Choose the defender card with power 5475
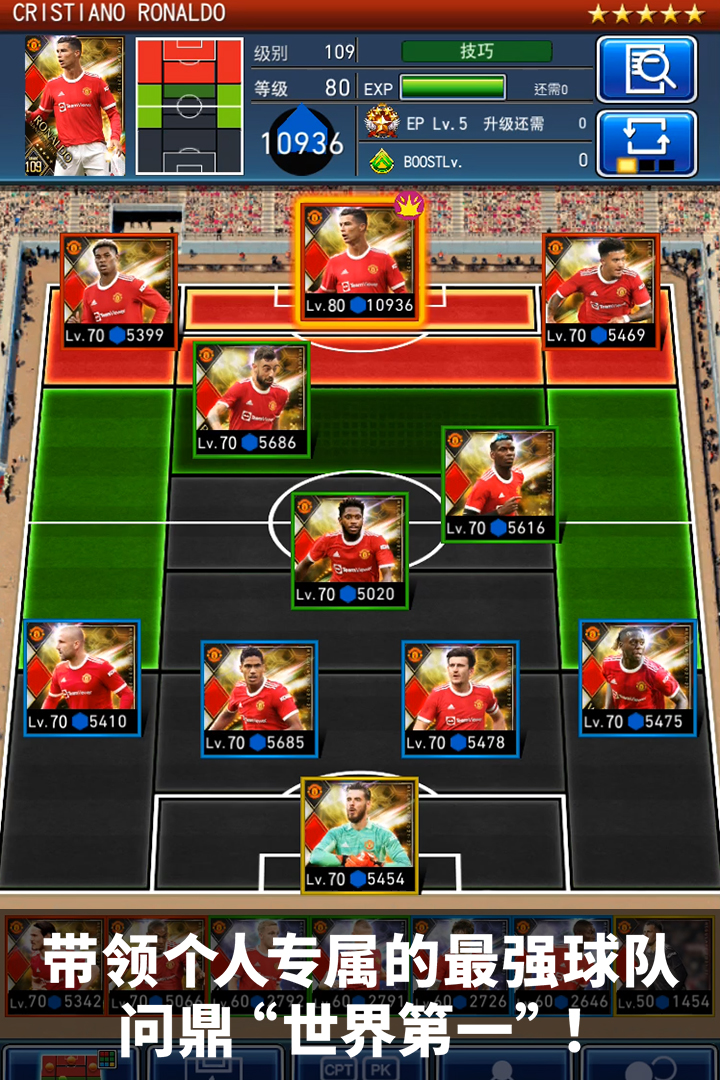The width and height of the screenshot is (720, 1080). tap(638, 678)
